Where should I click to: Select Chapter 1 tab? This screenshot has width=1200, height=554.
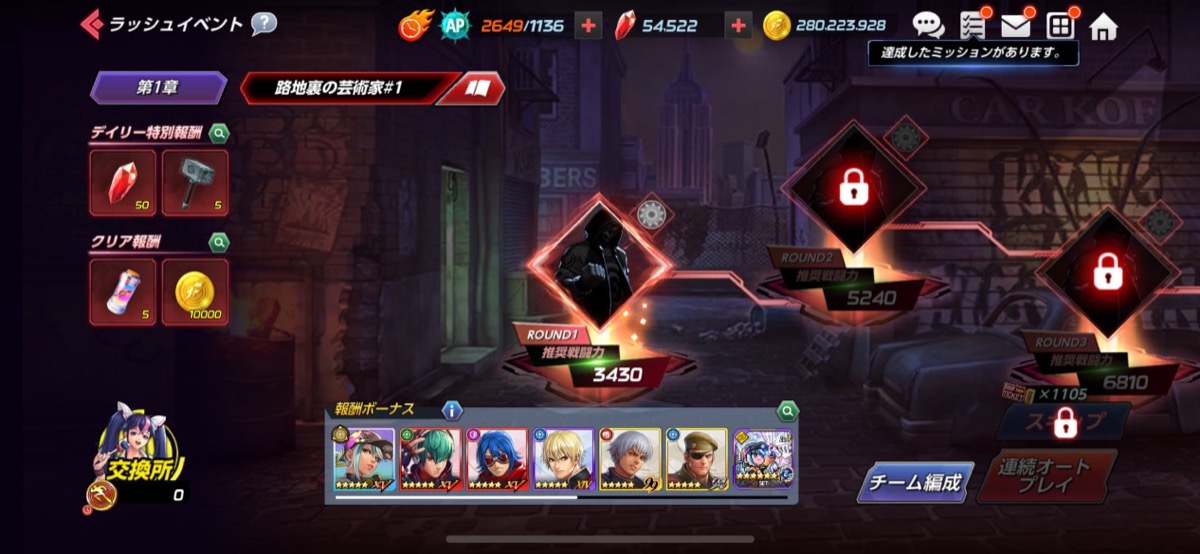(158, 88)
